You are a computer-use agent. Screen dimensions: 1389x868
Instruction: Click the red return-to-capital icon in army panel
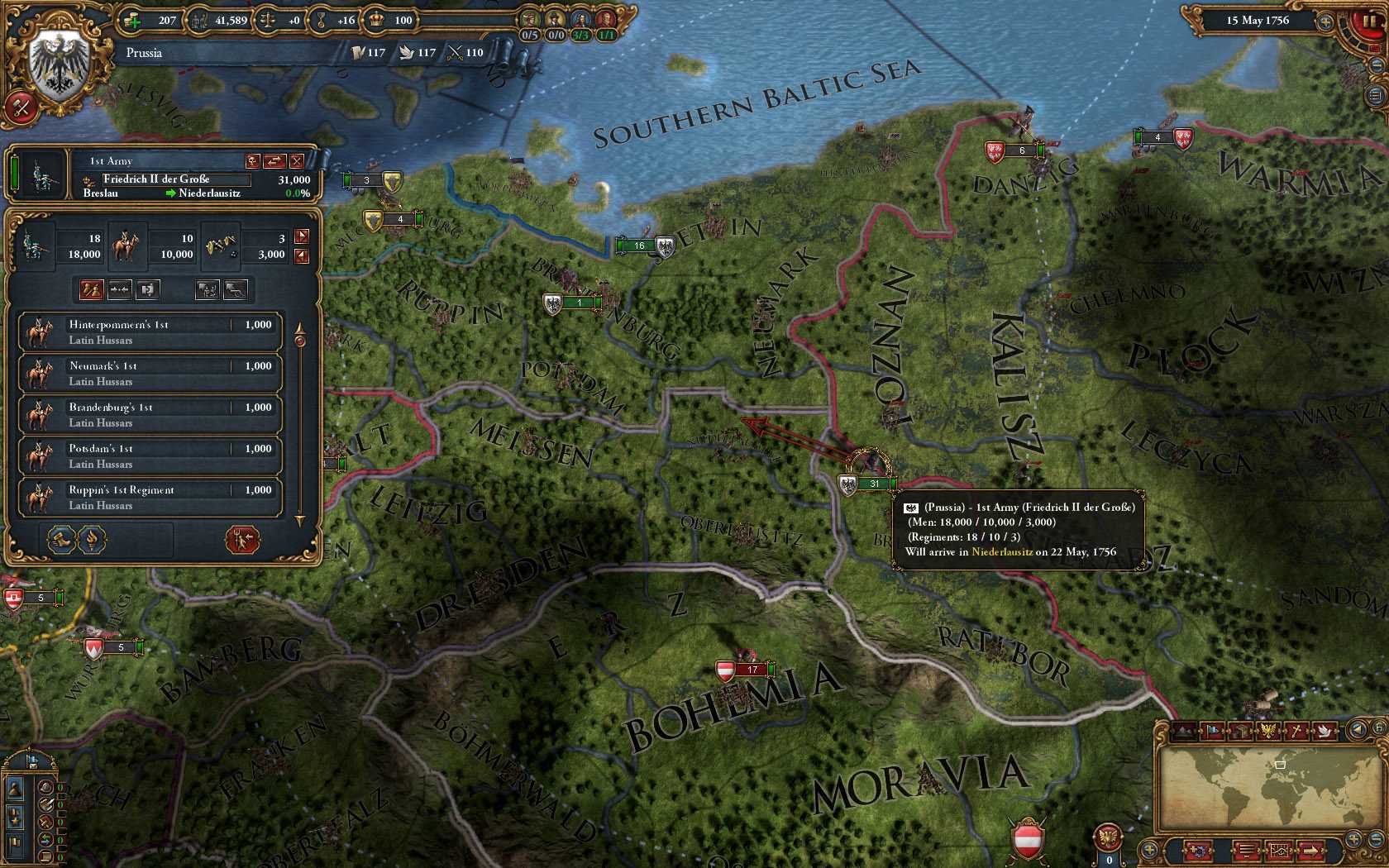pos(243,541)
